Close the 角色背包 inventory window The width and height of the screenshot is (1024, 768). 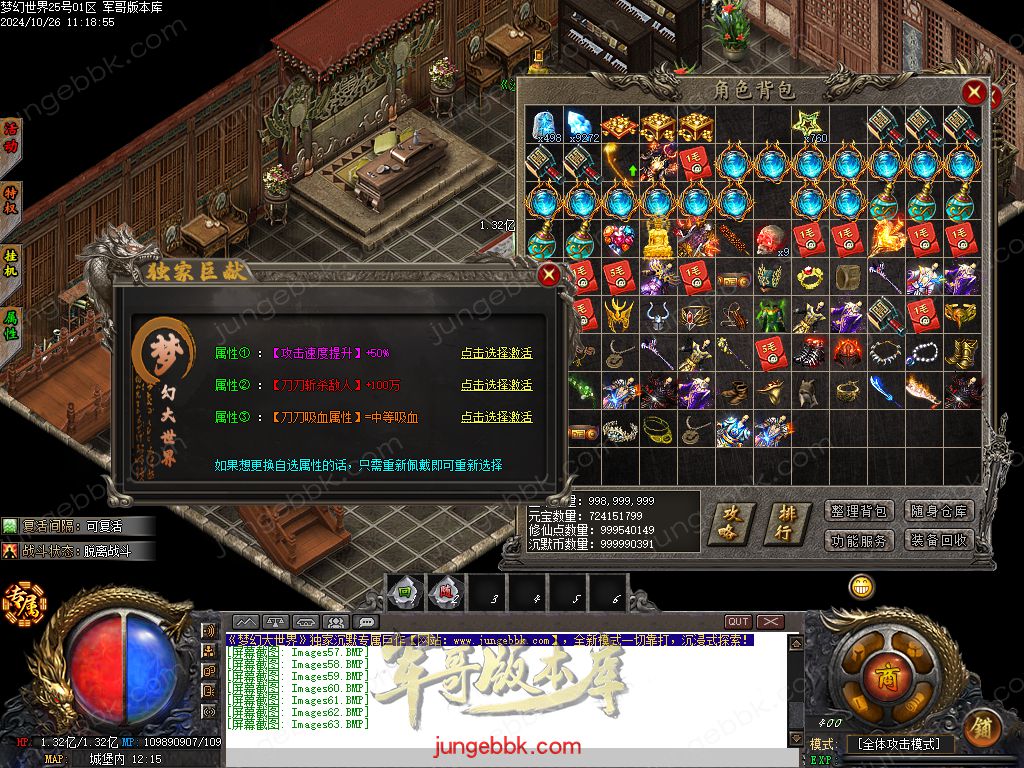974,94
